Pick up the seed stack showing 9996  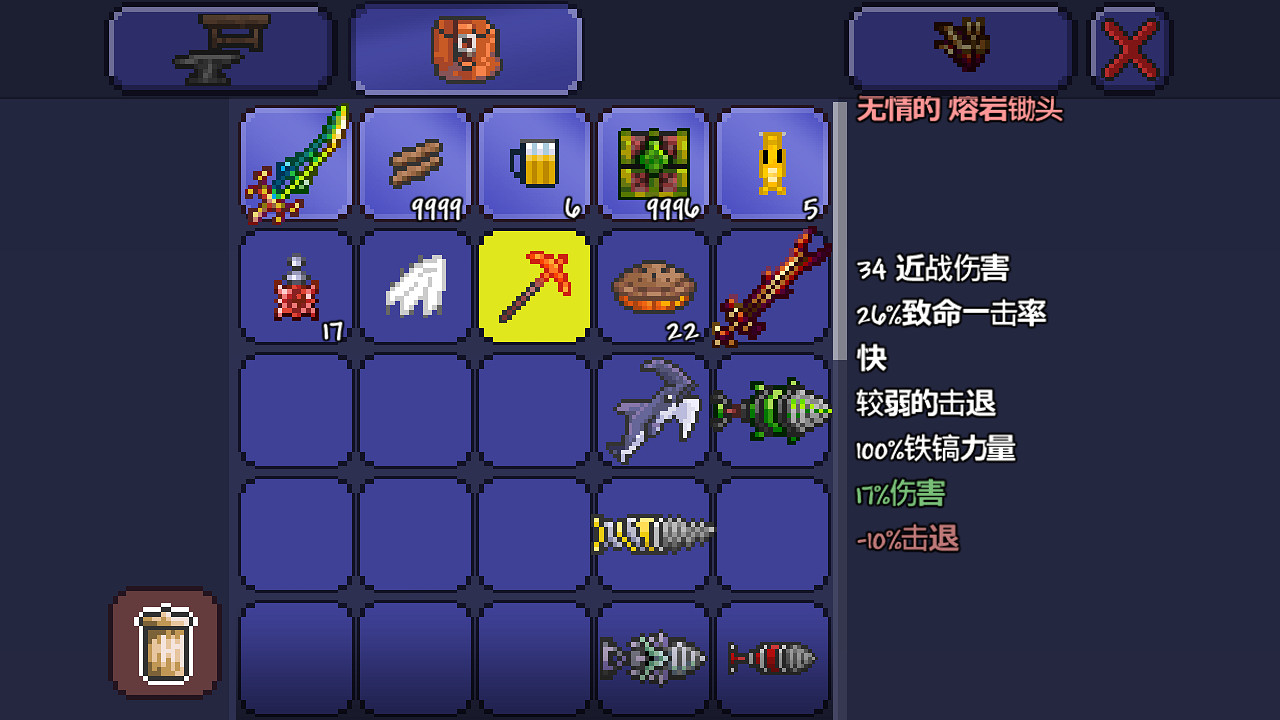(652, 164)
